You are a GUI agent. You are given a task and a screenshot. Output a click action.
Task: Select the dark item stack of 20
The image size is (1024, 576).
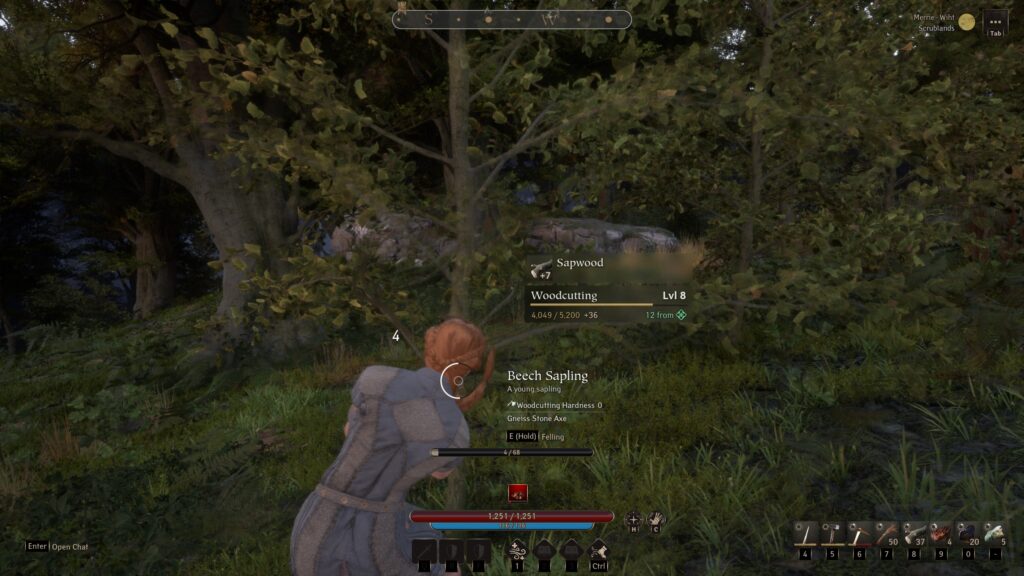pyautogui.click(x=967, y=534)
